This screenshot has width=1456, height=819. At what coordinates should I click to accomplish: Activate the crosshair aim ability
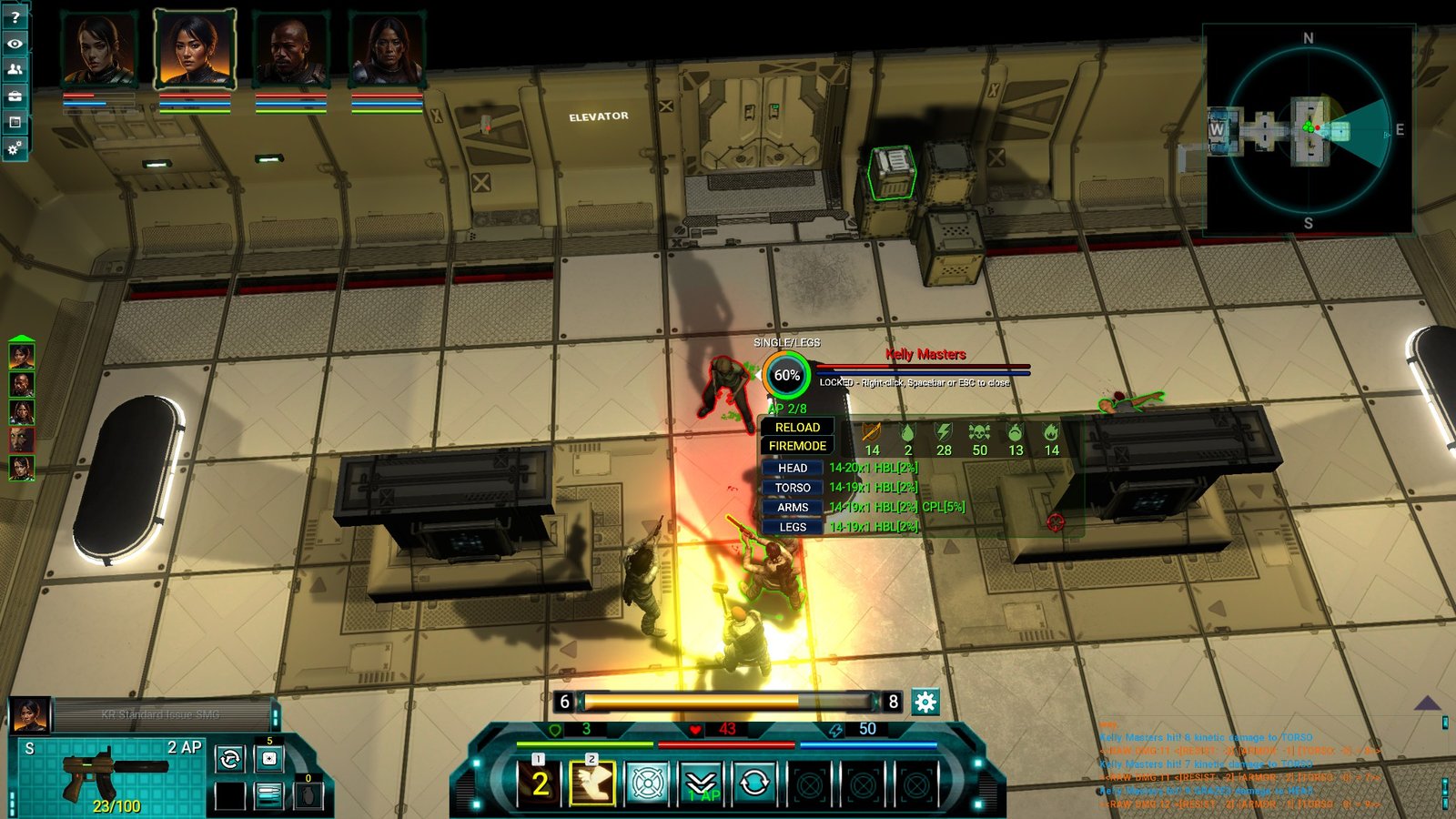point(646,783)
